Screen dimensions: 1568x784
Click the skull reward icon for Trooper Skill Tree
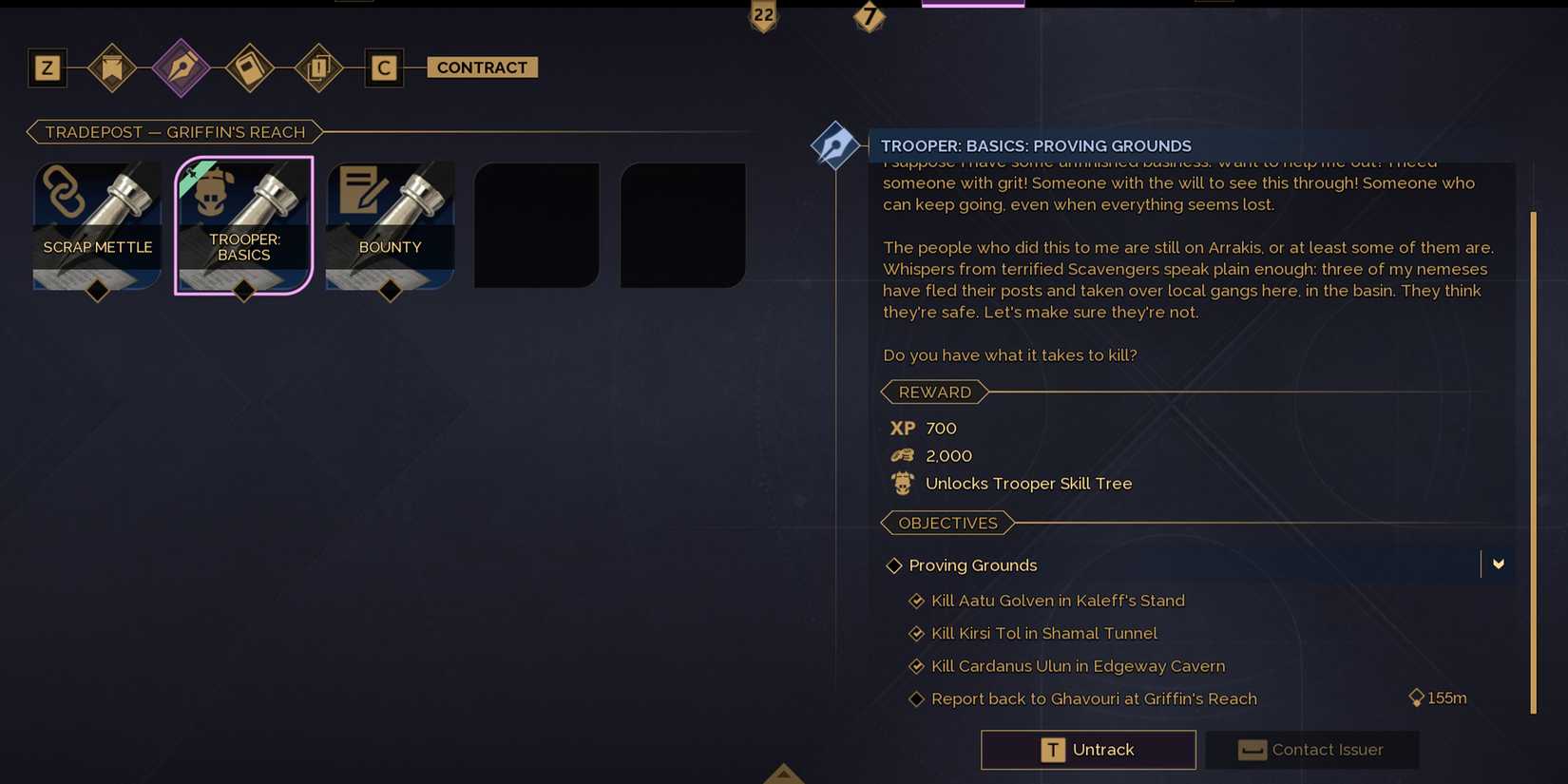(901, 483)
